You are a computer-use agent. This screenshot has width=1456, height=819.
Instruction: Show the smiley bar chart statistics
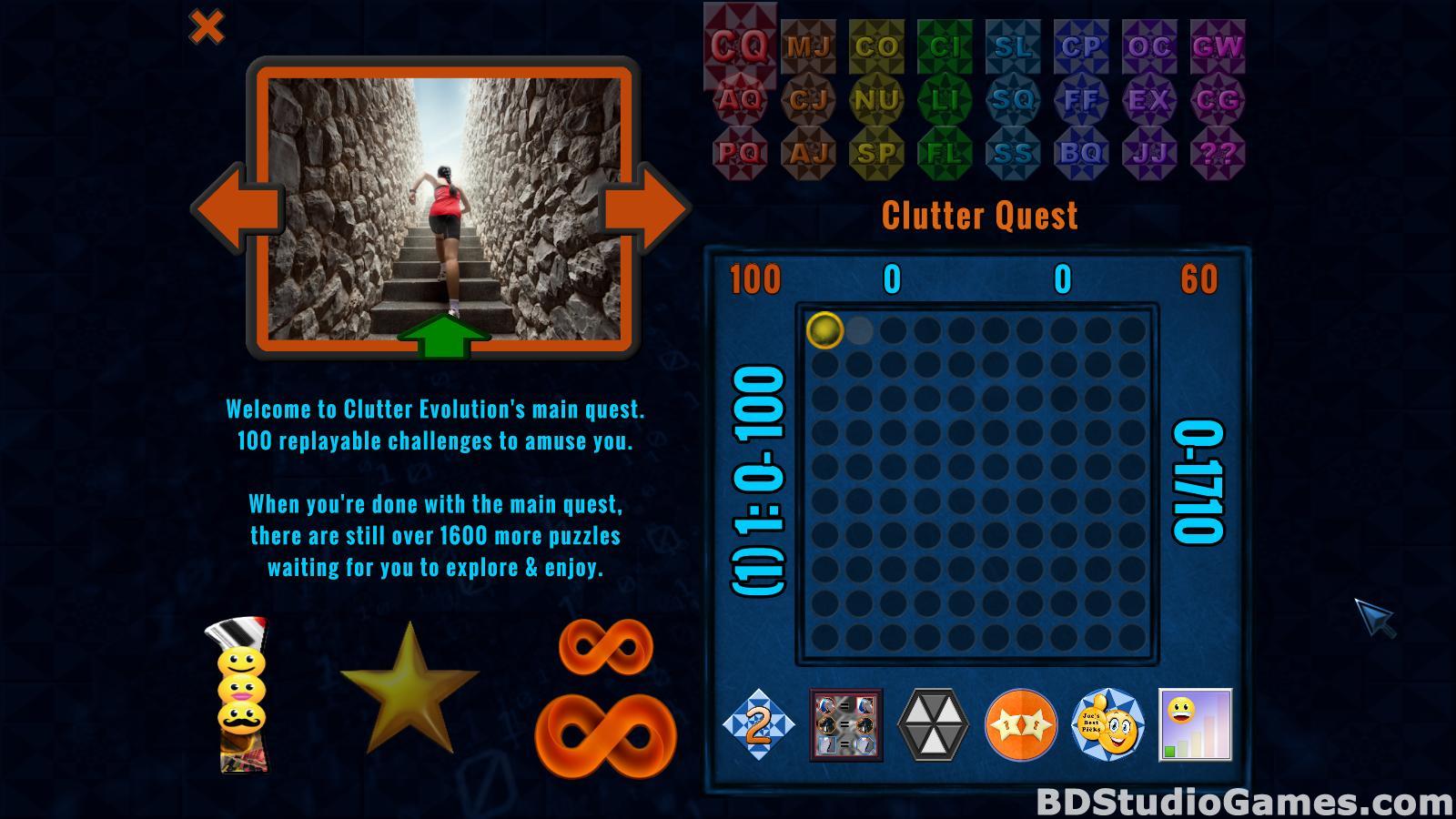point(1195,725)
